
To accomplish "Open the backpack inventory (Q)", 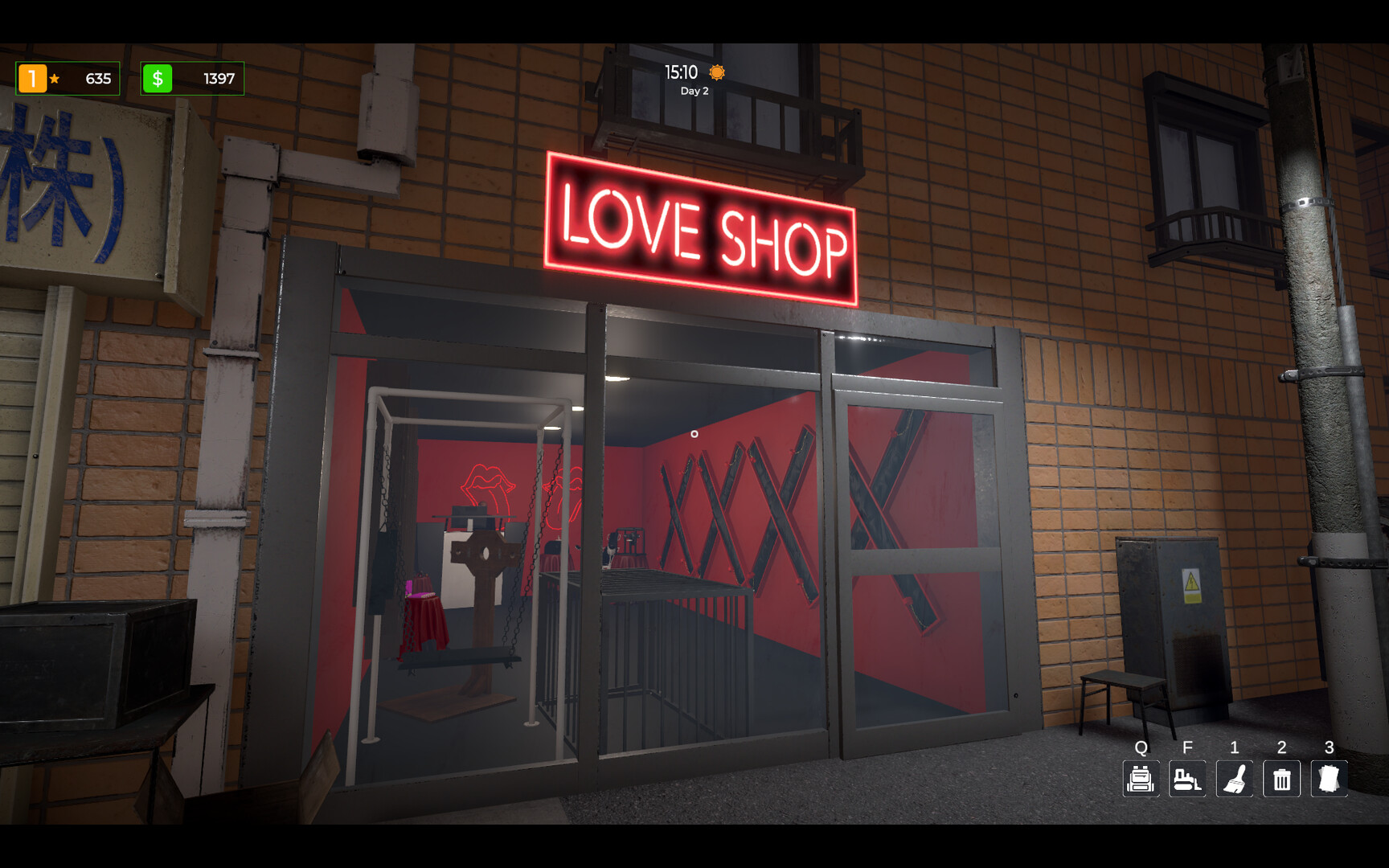I will pyautogui.click(x=1141, y=779).
